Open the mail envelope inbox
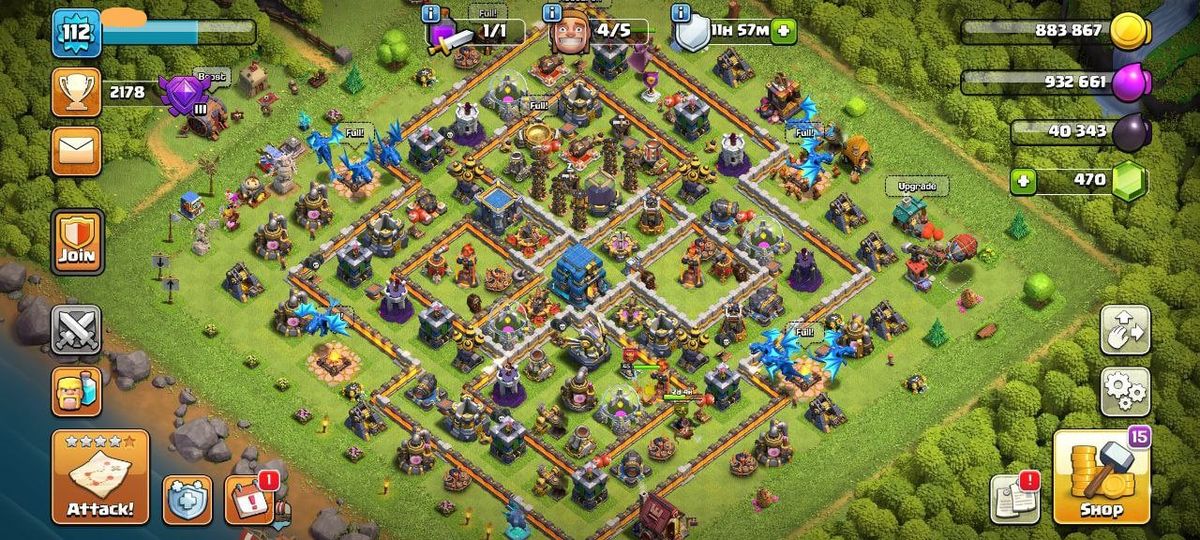This screenshot has width=1200, height=540. point(76,150)
